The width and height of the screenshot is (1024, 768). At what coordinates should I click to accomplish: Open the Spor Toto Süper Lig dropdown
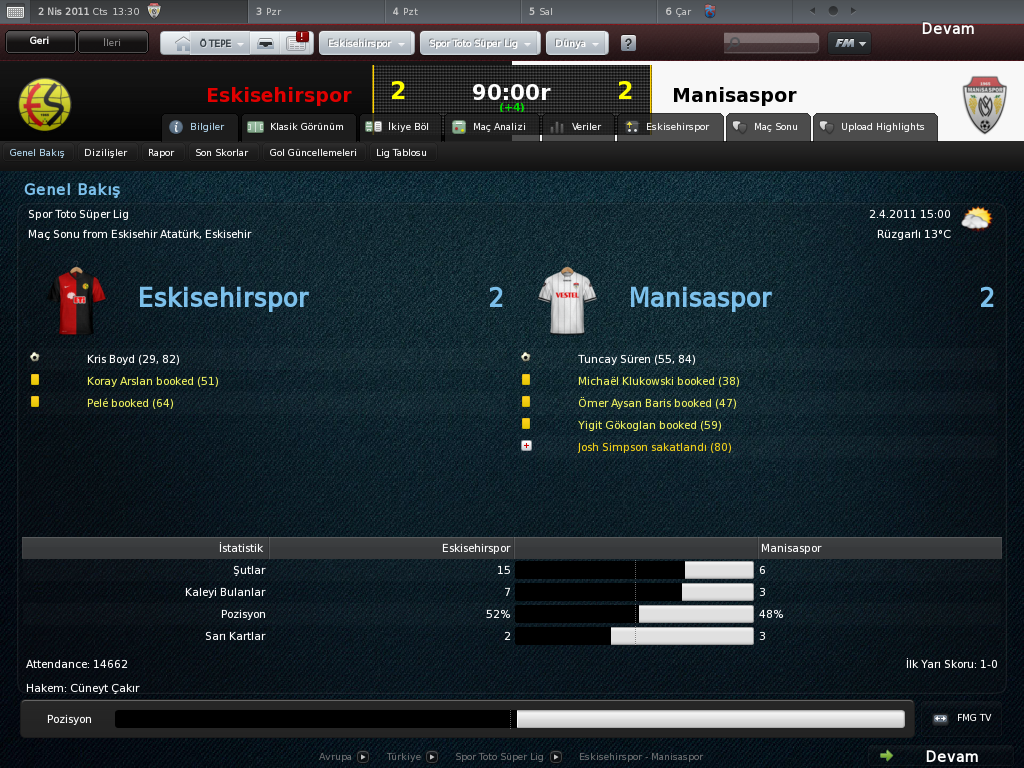pos(481,44)
